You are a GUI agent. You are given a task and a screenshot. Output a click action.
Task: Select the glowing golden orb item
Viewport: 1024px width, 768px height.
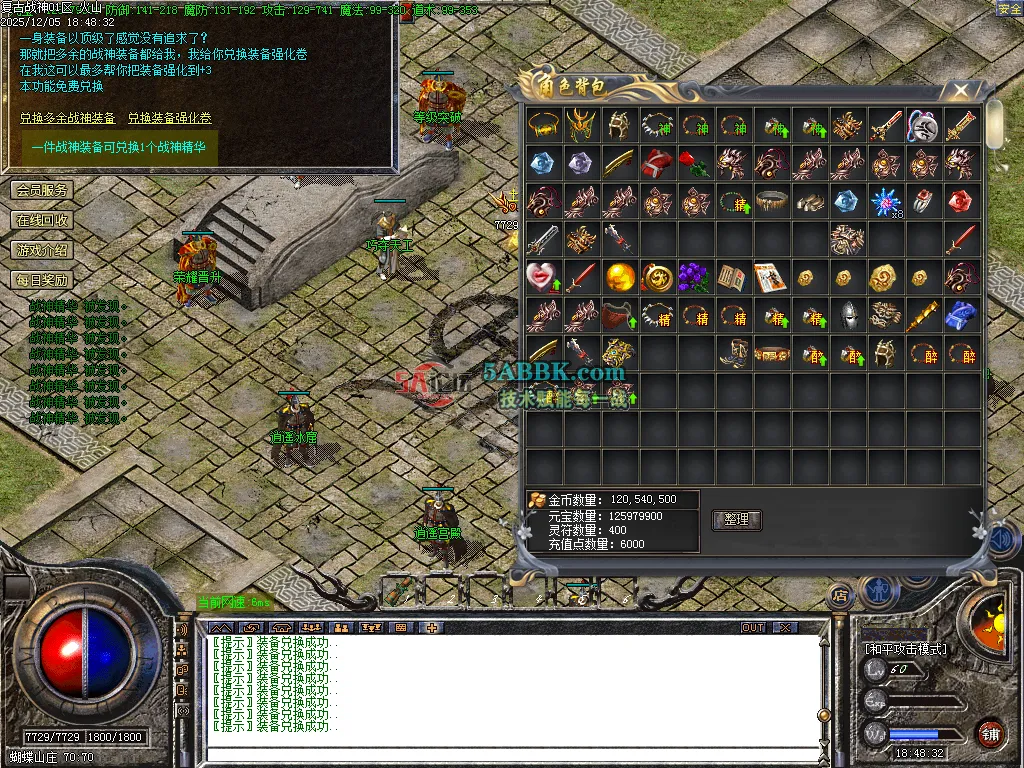(619, 277)
